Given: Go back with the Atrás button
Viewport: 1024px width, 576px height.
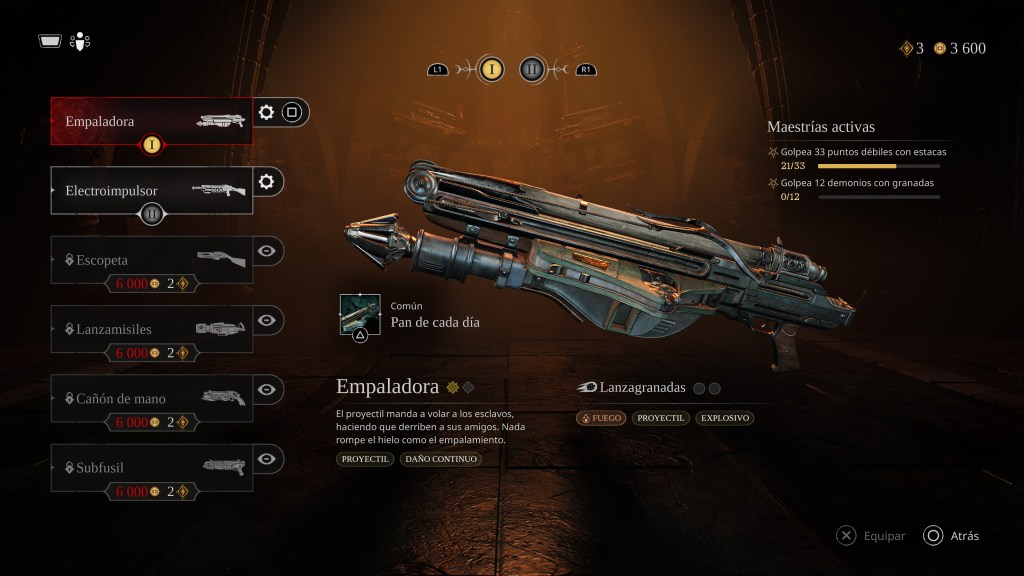Looking at the screenshot, I should [951, 536].
